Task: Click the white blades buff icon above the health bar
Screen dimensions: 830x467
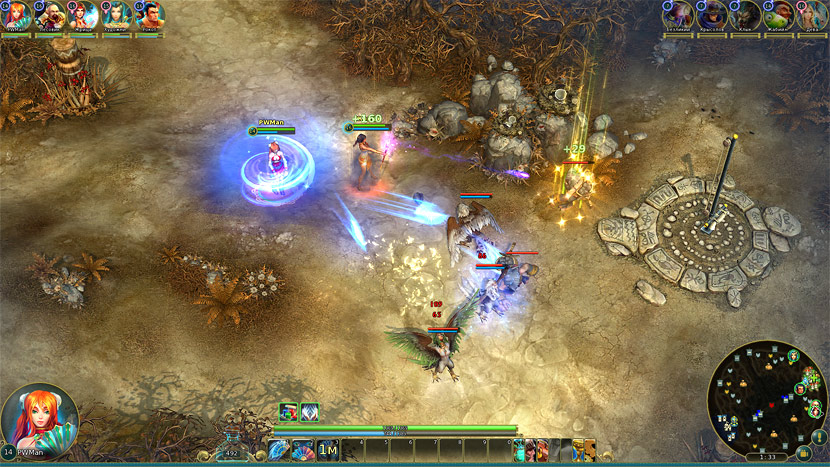Action: coord(309,411)
